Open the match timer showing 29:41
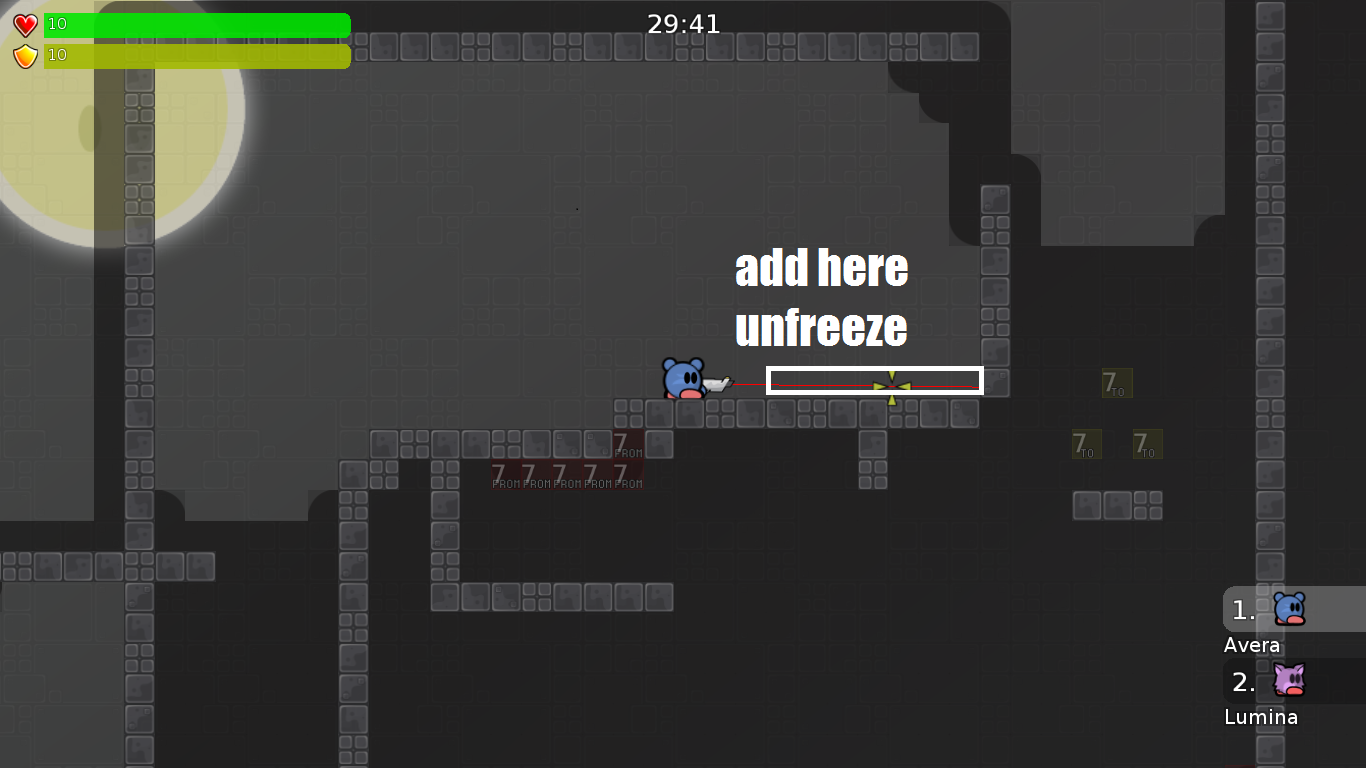The height and width of the screenshot is (768, 1366). [683, 23]
